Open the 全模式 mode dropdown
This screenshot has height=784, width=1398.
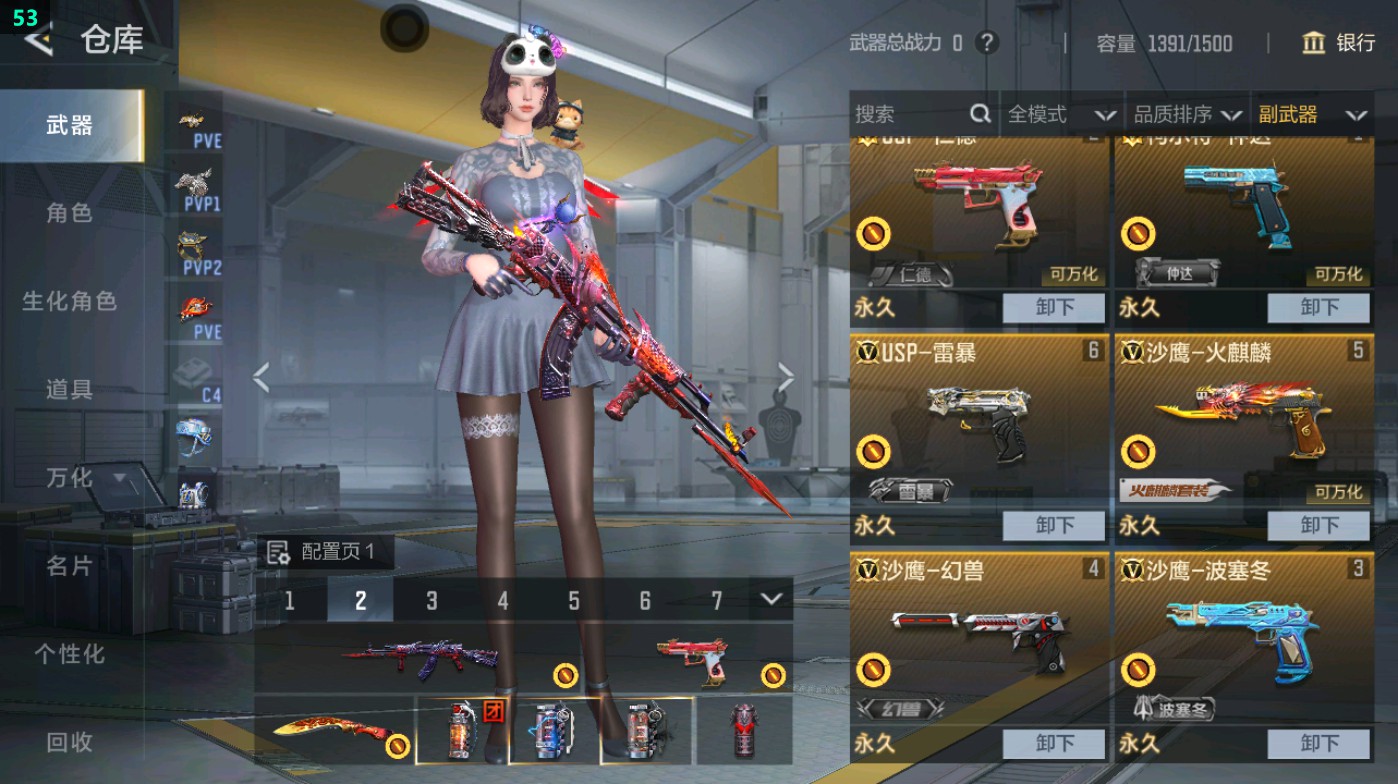click(x=1060, y=115)
